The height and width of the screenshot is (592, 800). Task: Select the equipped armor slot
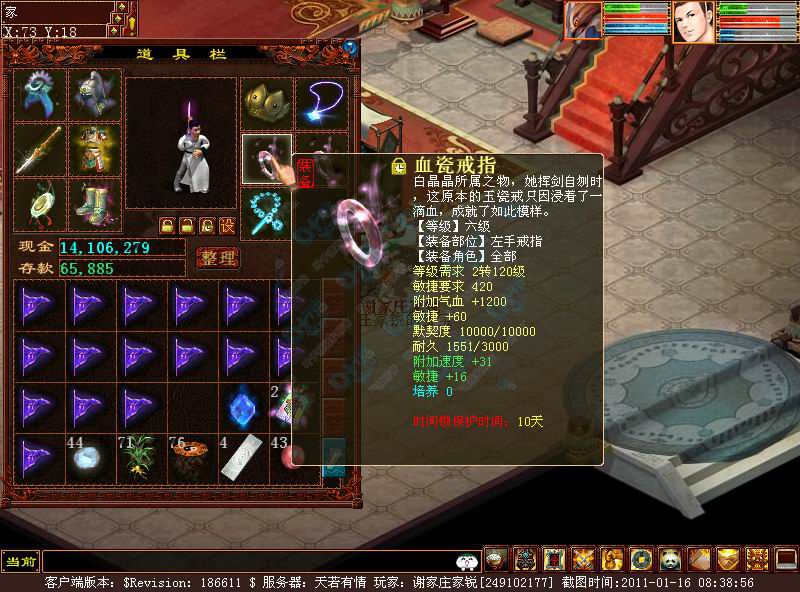coord(94,149)
